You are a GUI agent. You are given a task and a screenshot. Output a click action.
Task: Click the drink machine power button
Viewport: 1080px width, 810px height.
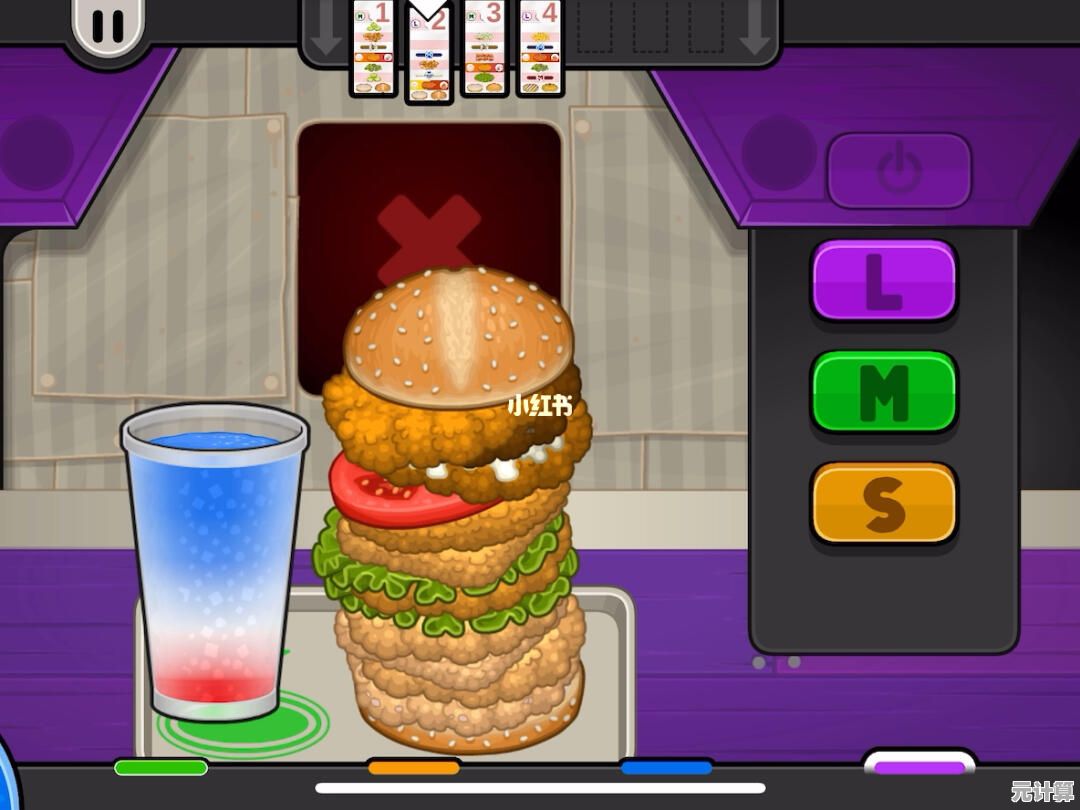coord(898,170)
